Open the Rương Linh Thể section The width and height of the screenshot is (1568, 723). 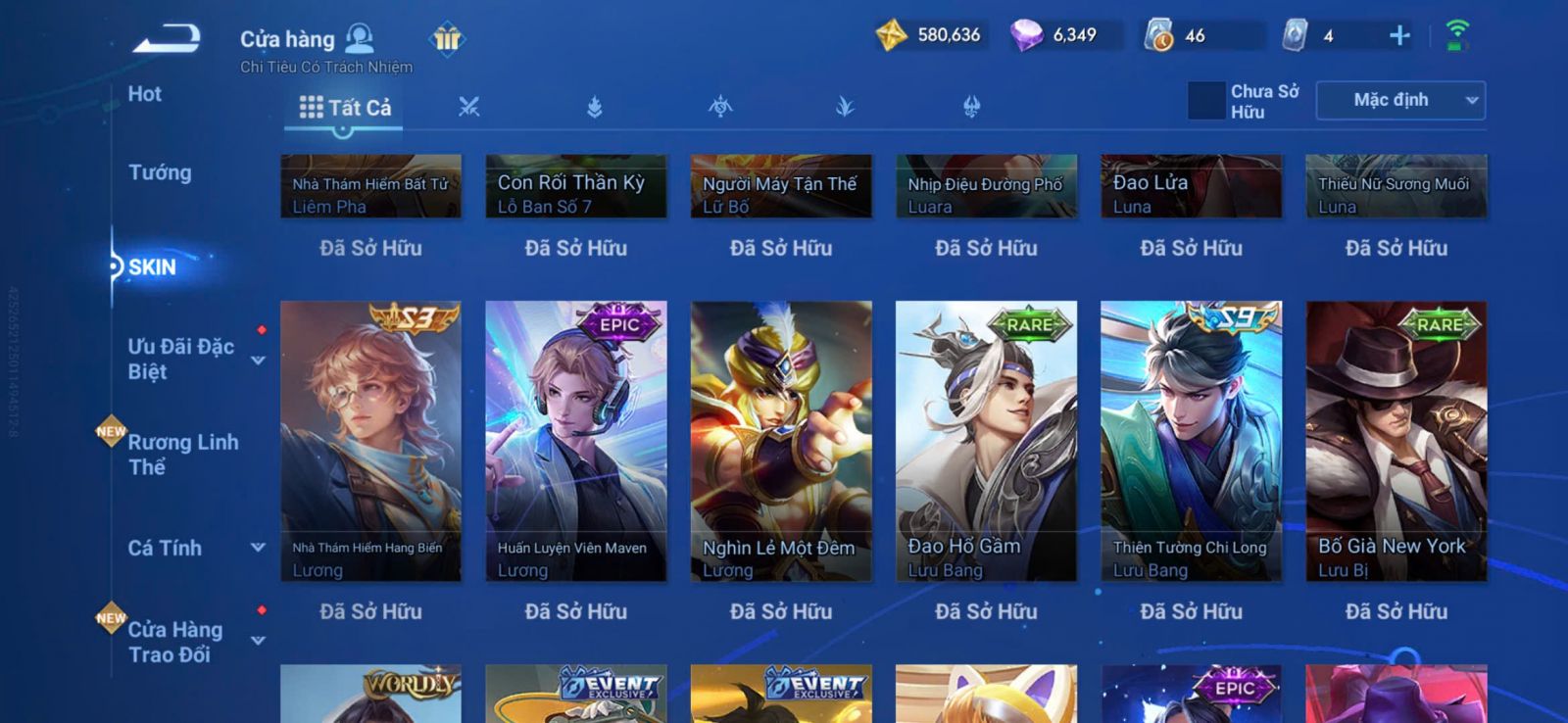click(182, 455)
